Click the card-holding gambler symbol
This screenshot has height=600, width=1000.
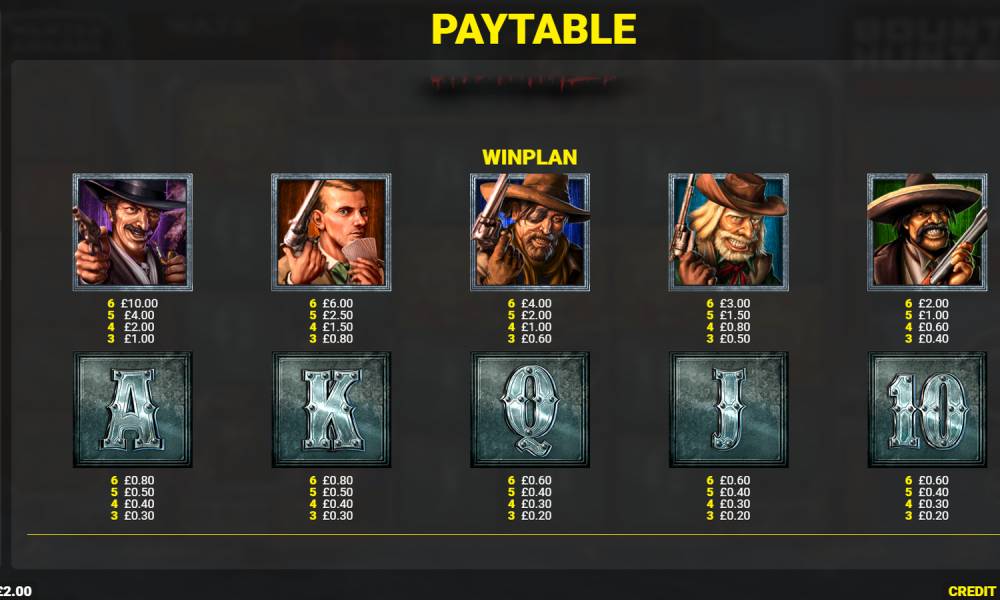(331, 232)
